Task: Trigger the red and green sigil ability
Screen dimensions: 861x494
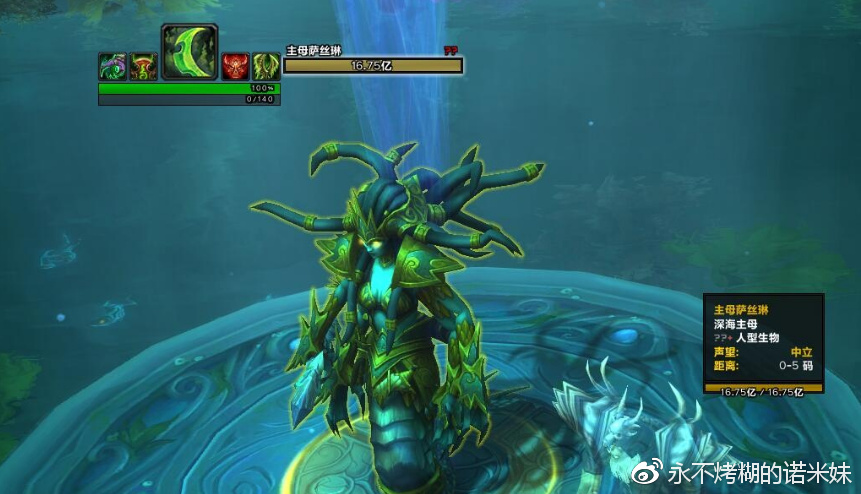Action: pyautogui.click(x=143, y=67)
